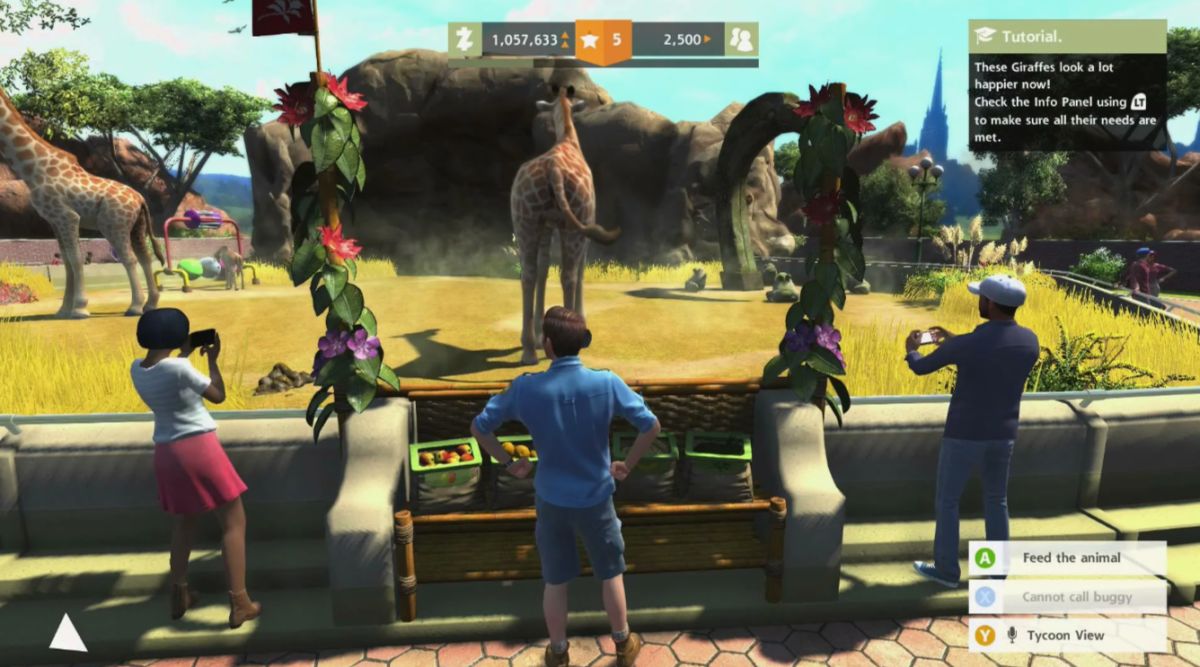Select the greyed-out Cannot call buggy option
This screenshot has width=1200, height=667.
point(1066,597)
